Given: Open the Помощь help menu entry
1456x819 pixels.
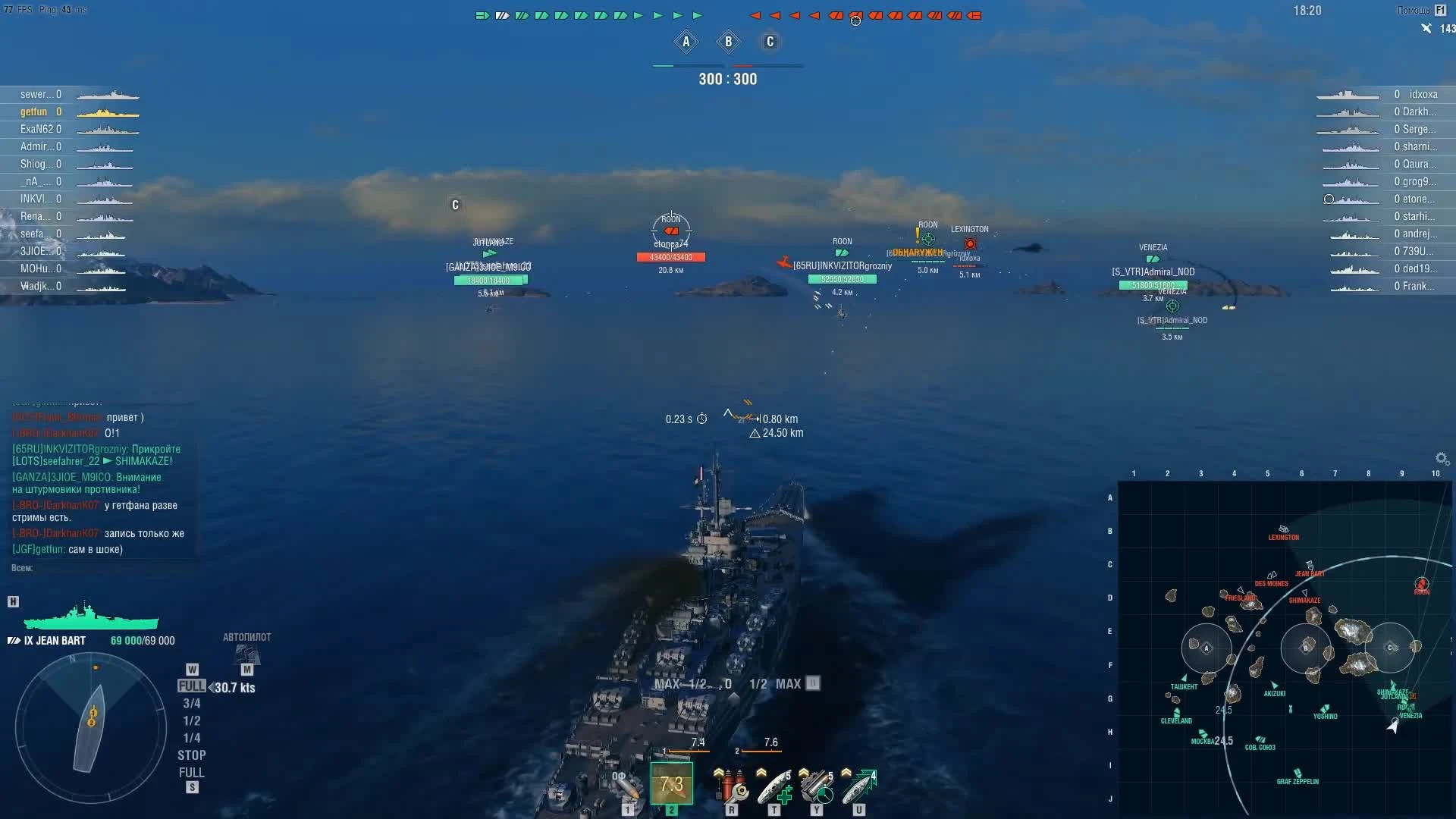Looking at the screenshot, I should [x=1415, y=11].
